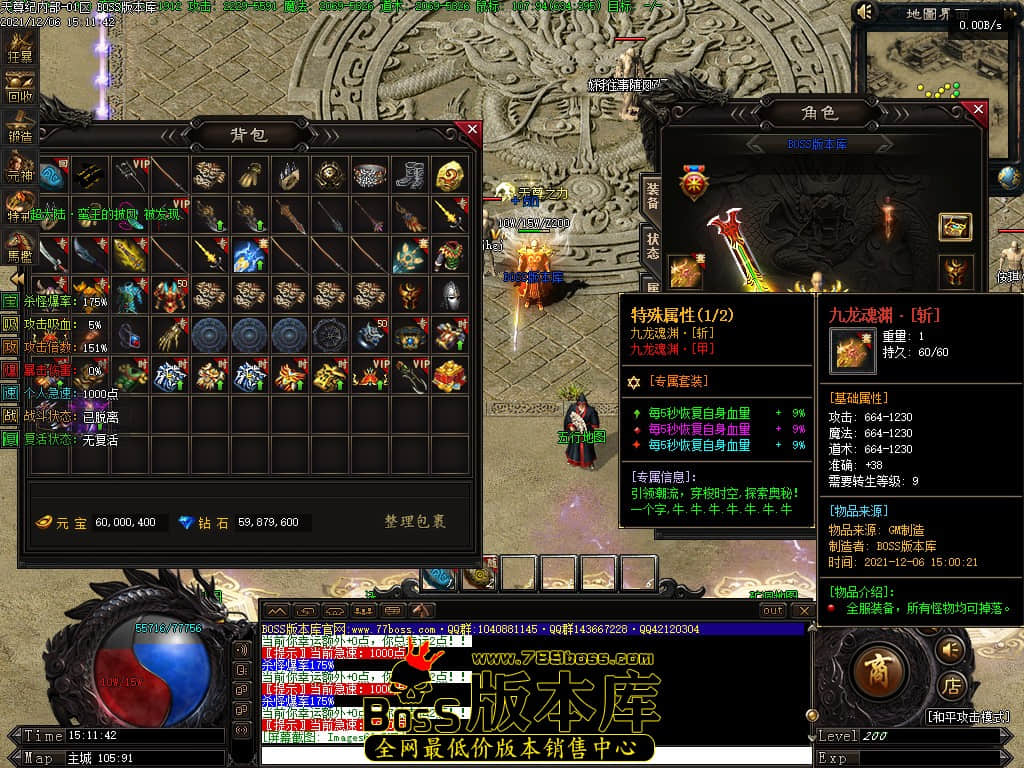Open the 锻造 forging menu
The image size is (1024, 768).
19,125
